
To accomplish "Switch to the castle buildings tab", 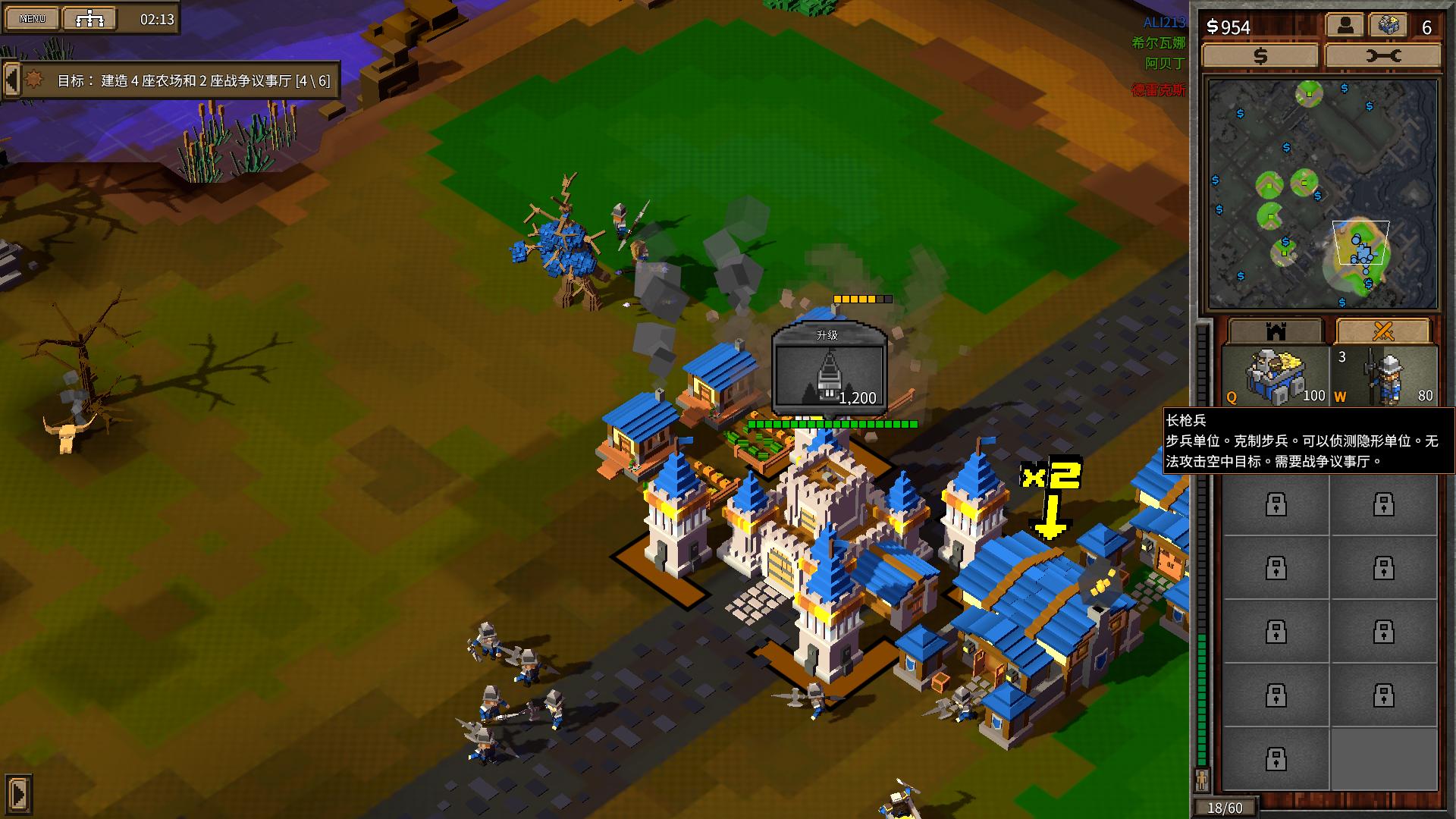I will (x=1276, y=331).
